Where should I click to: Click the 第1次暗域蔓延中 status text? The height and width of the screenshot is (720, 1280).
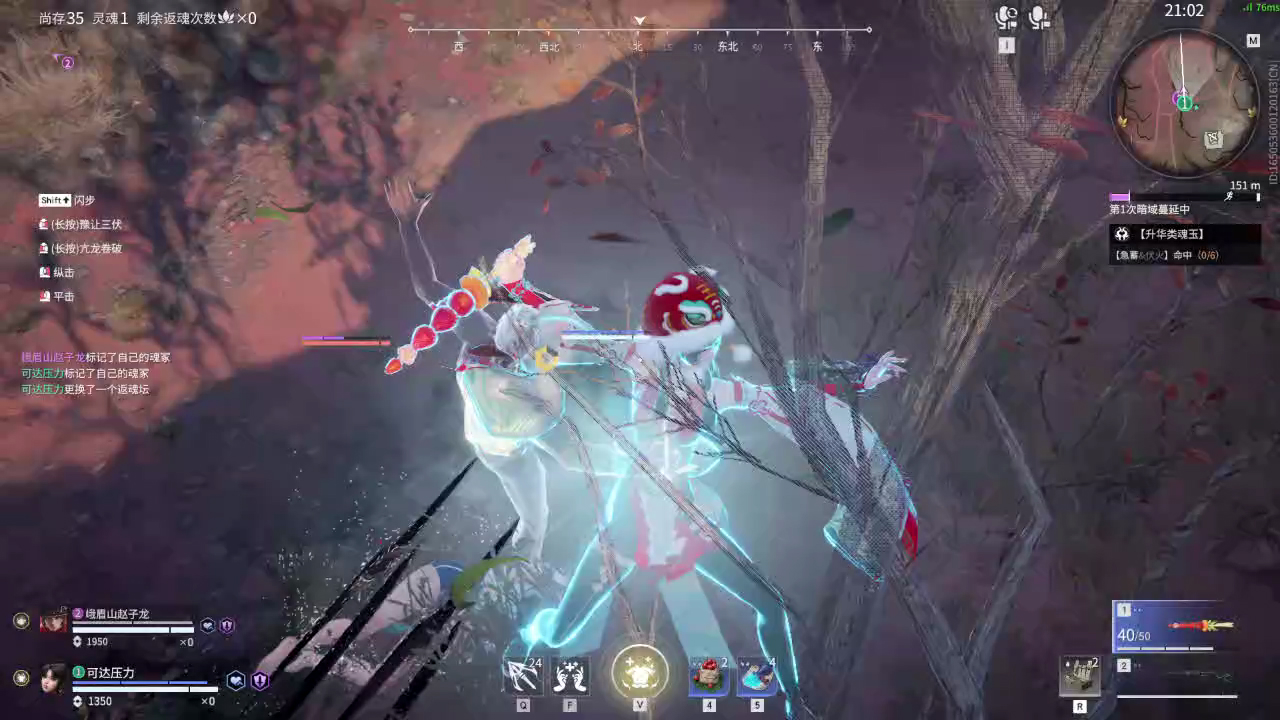[x=1148, y=210]
